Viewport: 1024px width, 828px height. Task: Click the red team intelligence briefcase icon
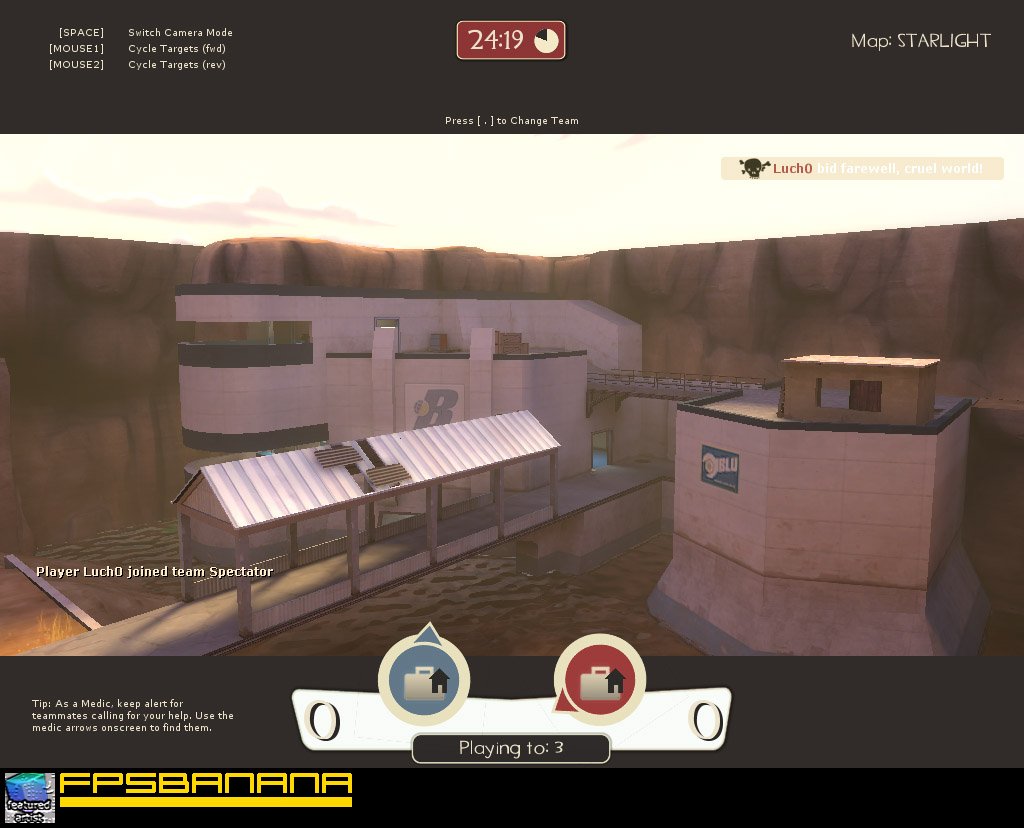click(600, 682)
